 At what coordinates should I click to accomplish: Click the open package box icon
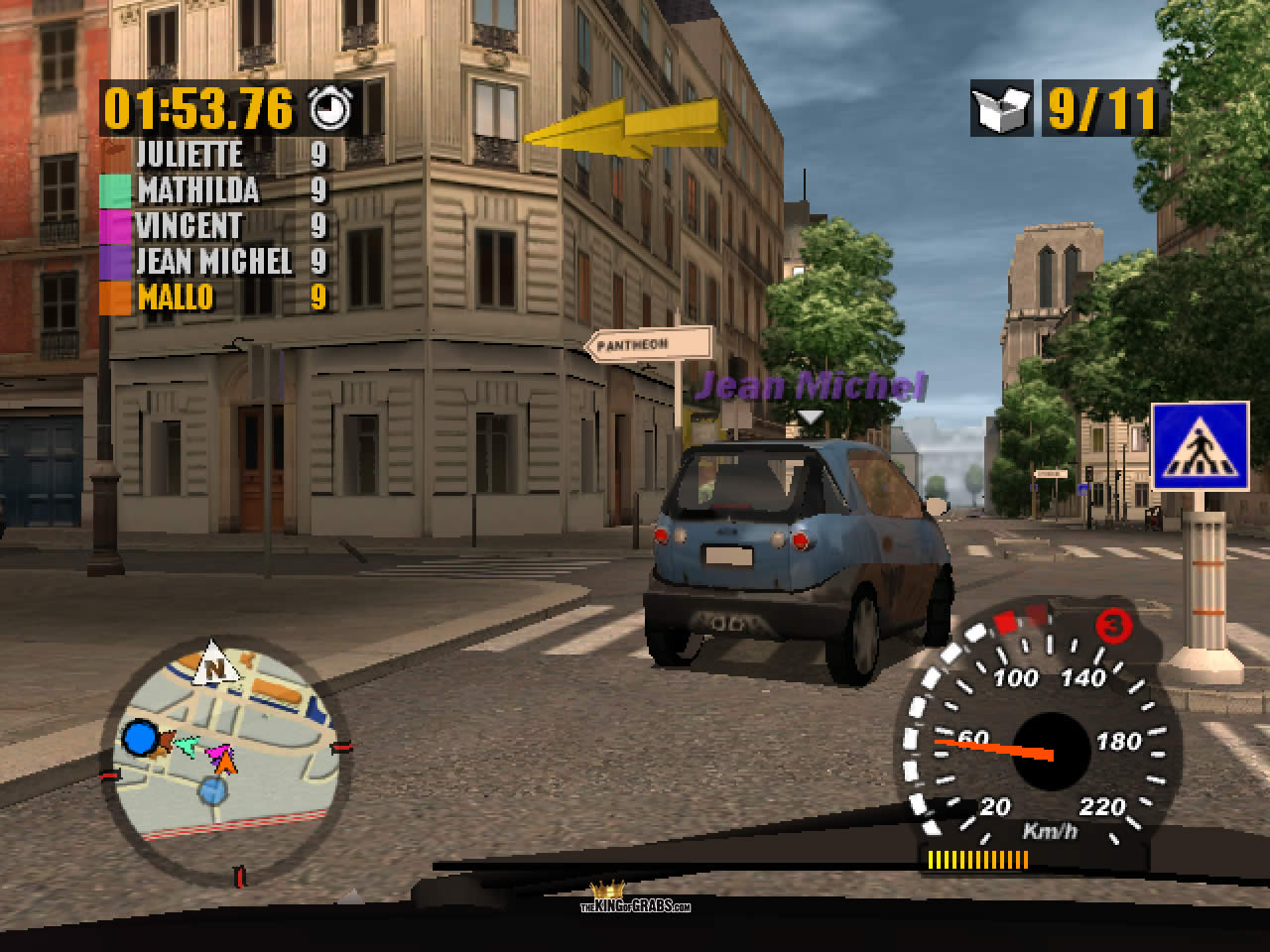(1002, 111)
